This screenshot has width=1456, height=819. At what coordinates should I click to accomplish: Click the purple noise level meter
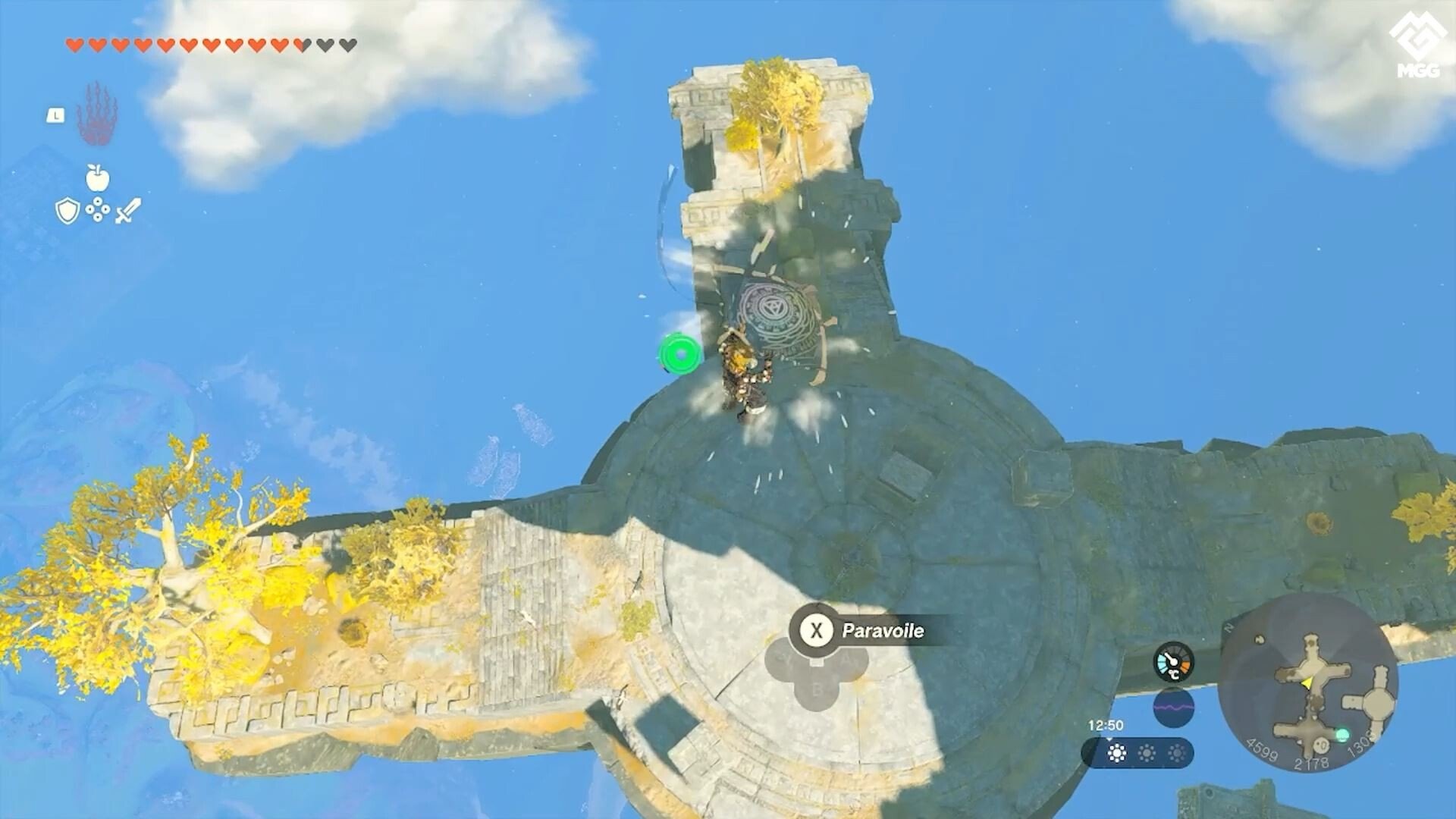tap(1173, 708)
